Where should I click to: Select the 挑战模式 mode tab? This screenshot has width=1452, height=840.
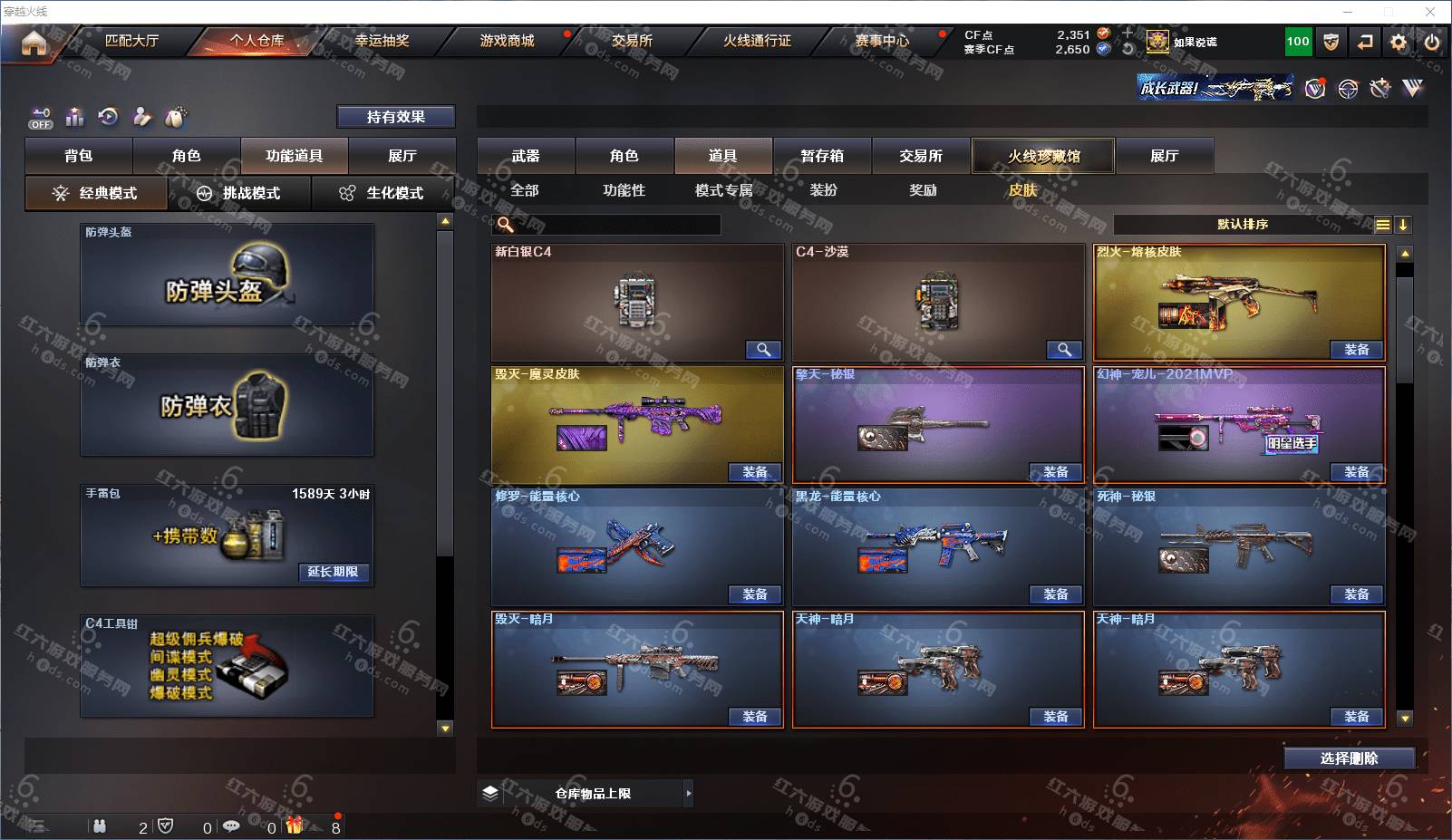tap(239, 193)
